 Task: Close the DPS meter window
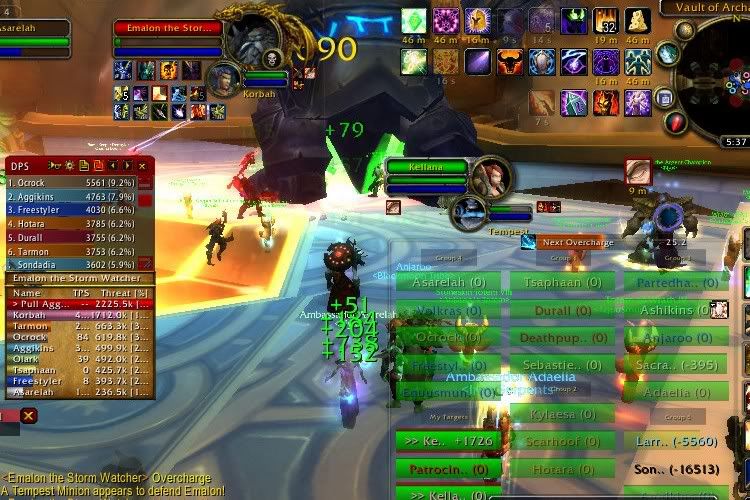143,165
